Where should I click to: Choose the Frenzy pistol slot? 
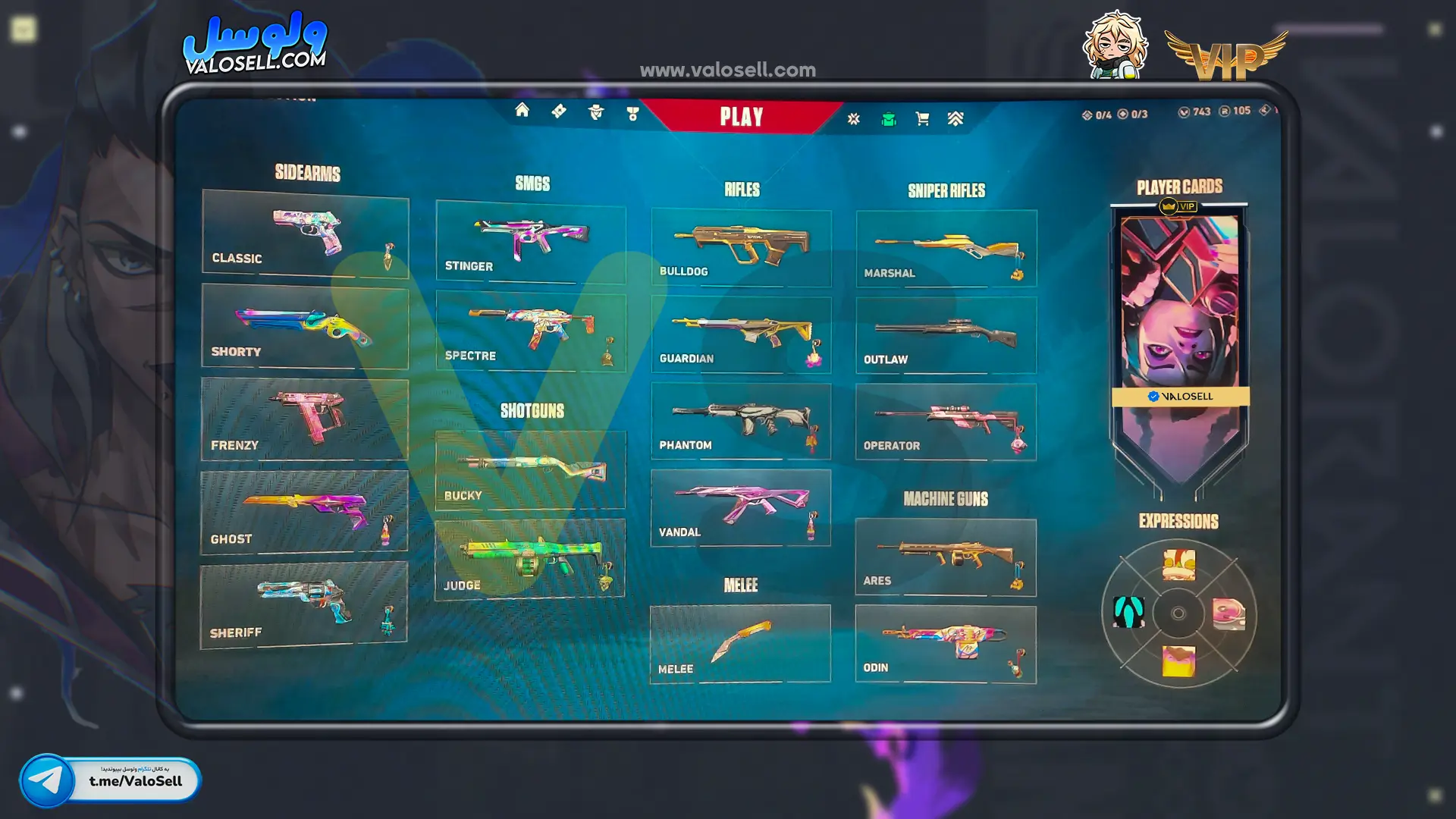point(305,419)
